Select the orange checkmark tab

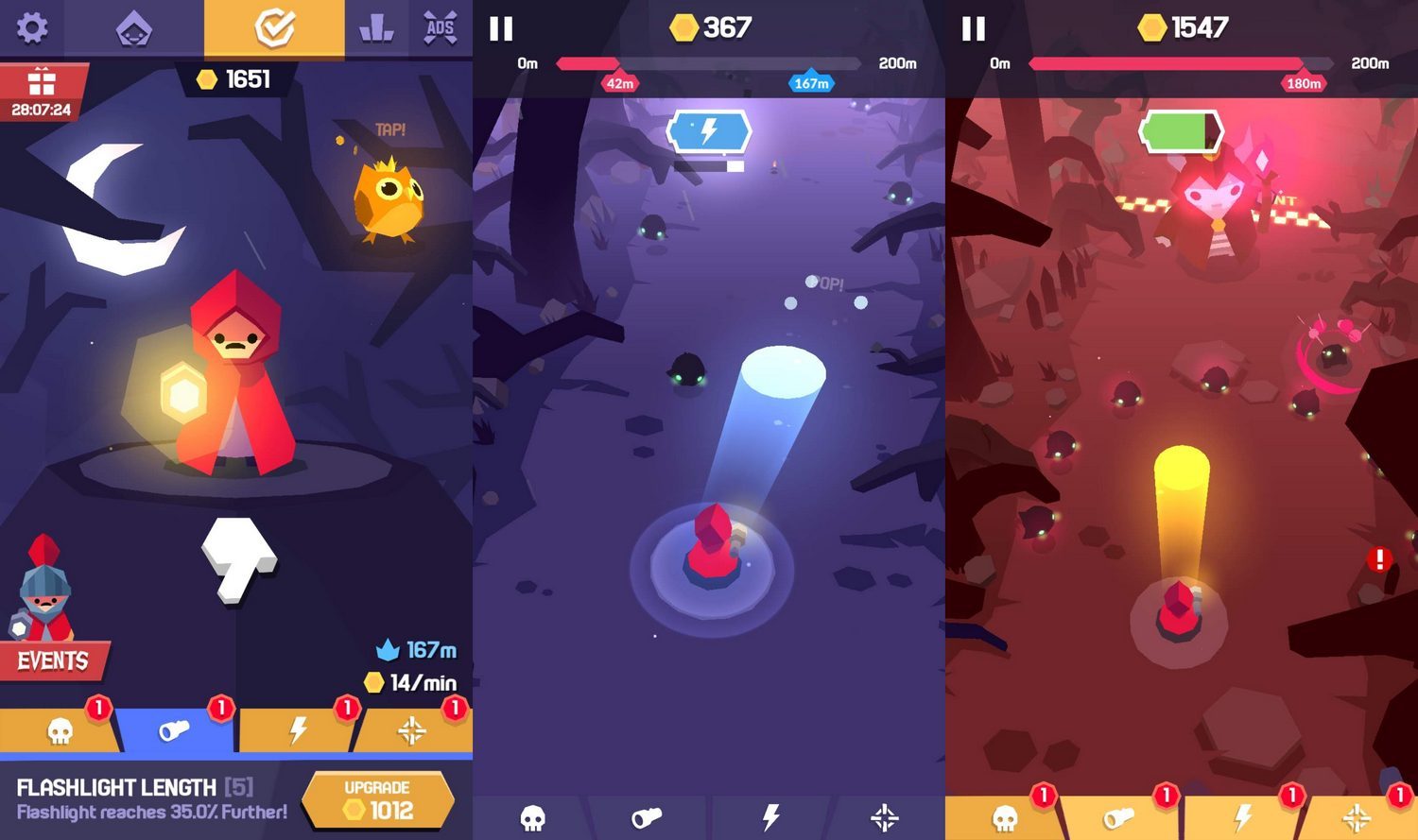pyautogui.click(x=274, y=28)
